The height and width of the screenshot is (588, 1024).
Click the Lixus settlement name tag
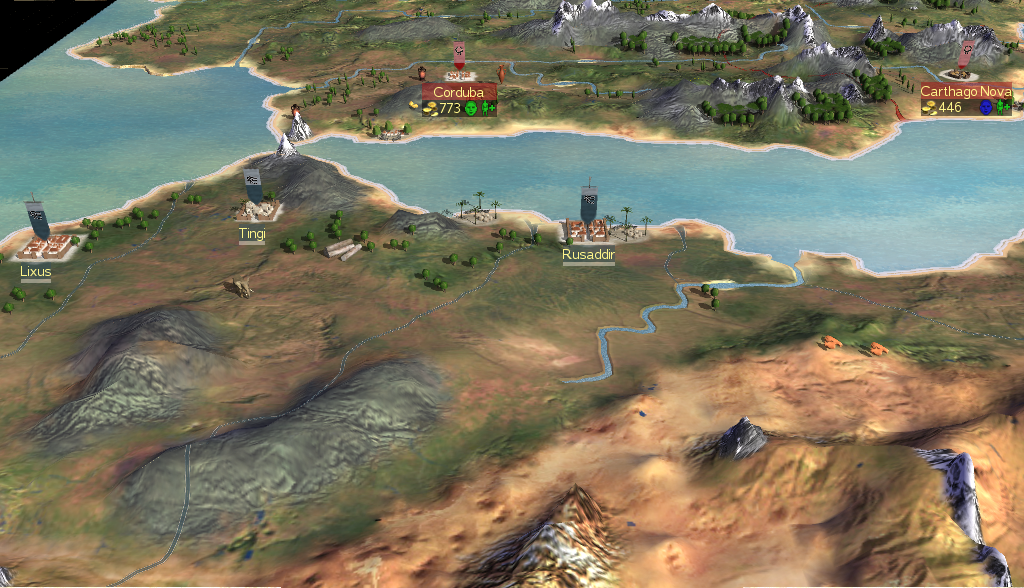(x=35, y=271)
